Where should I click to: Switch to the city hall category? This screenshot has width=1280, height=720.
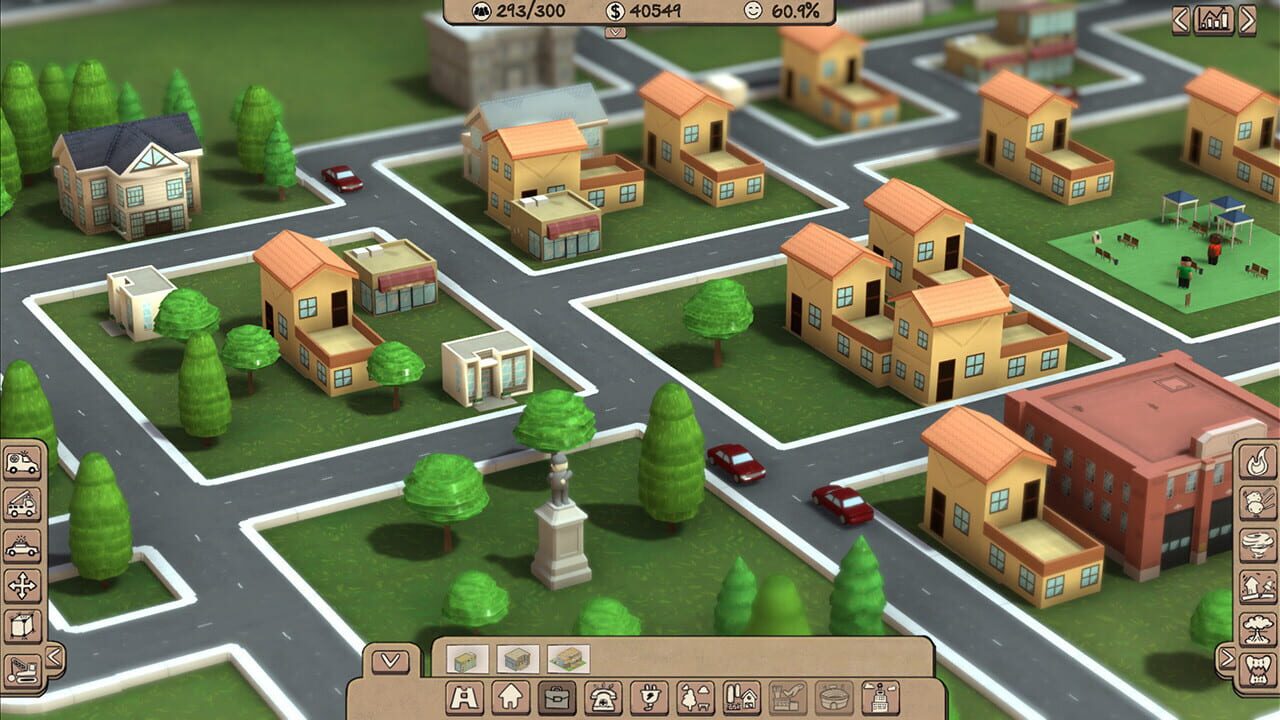[881, 695]
